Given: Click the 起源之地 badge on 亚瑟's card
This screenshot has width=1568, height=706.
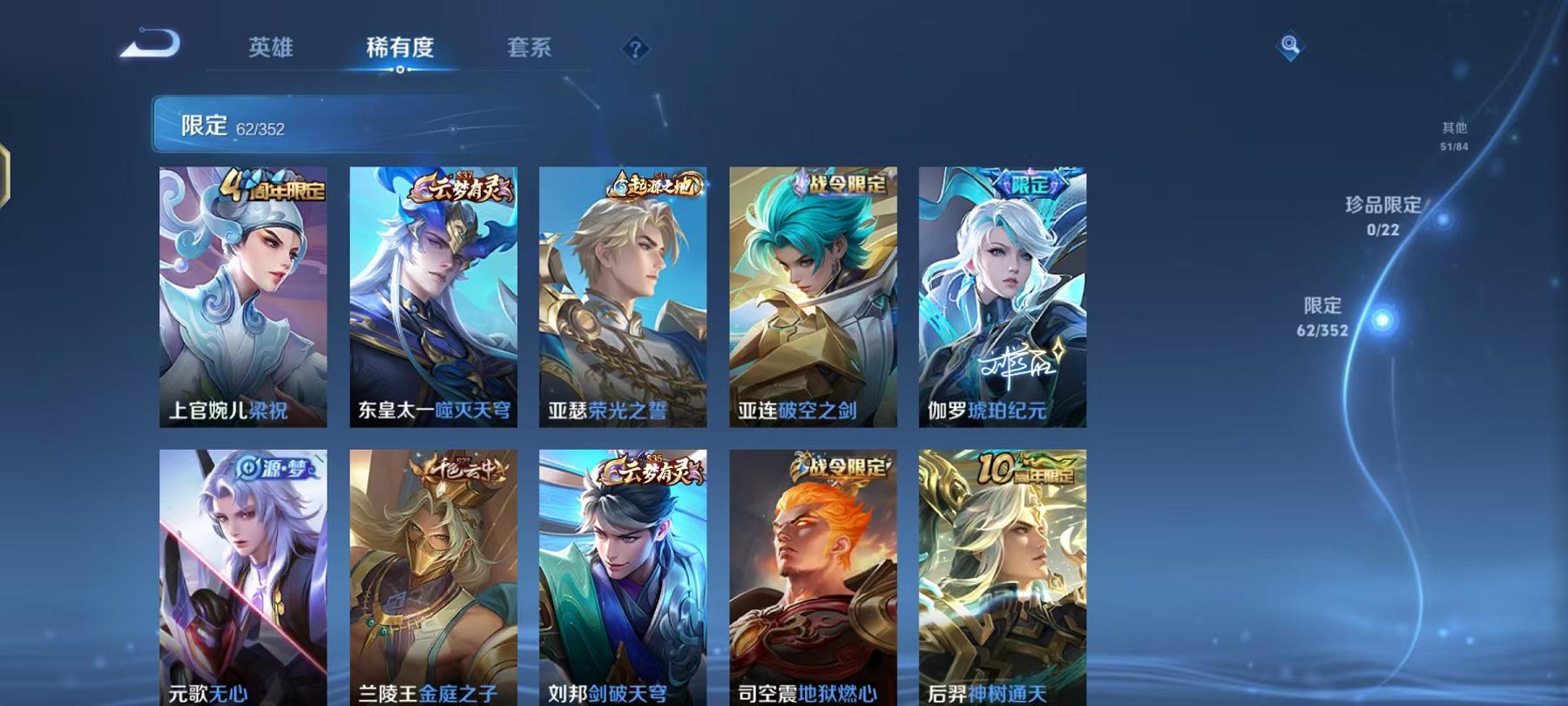Looking at the screenshot, I should (x=652, y=184).
